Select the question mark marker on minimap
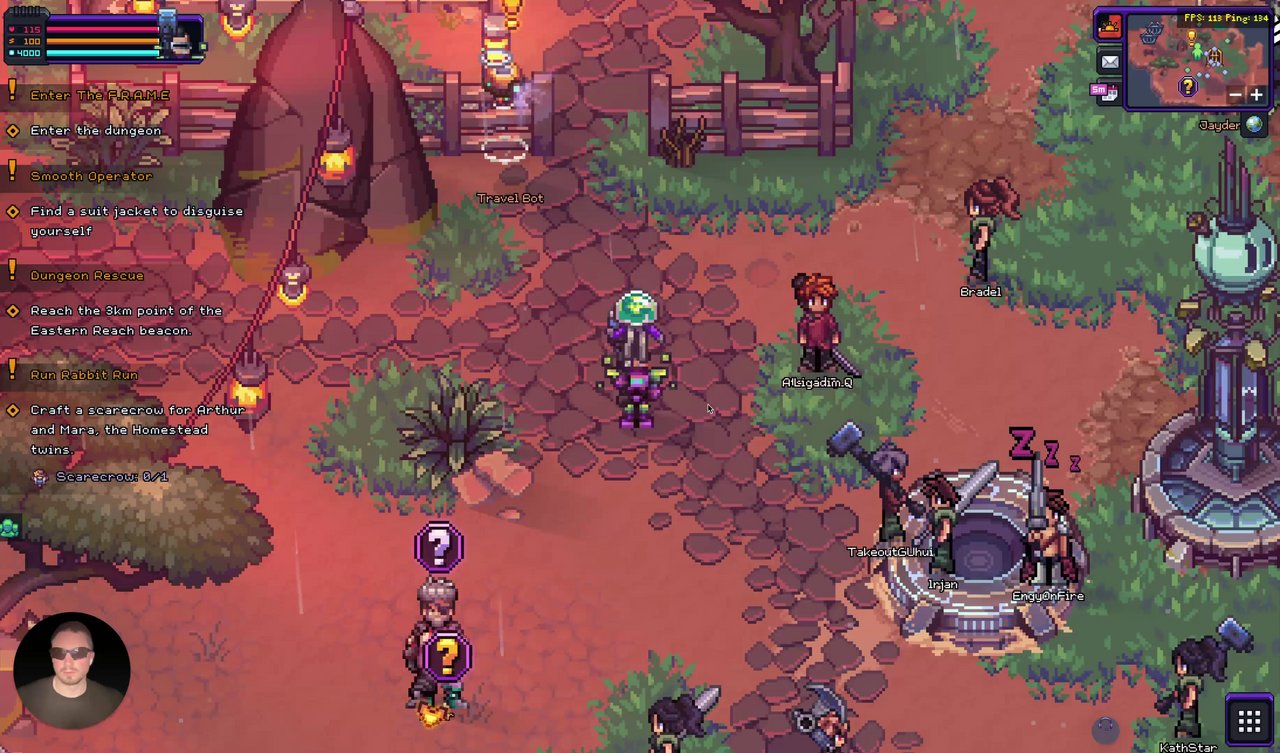 coord(1187,87)
